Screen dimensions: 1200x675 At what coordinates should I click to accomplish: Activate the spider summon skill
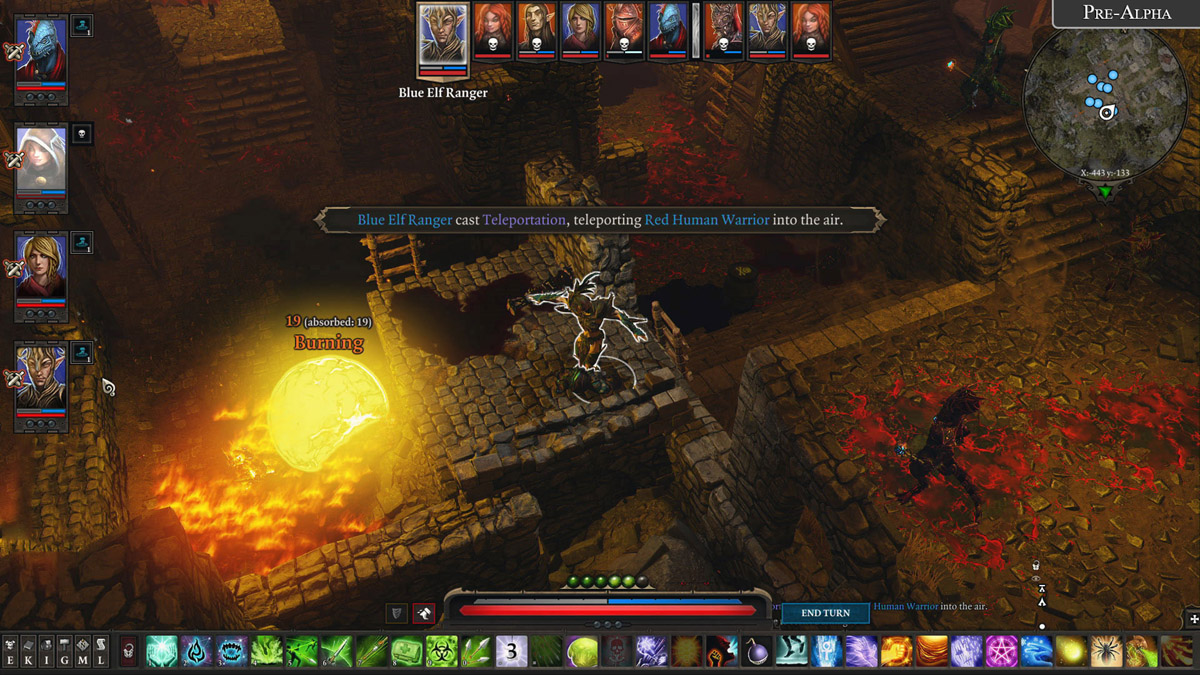click(x=1106, y=652)
